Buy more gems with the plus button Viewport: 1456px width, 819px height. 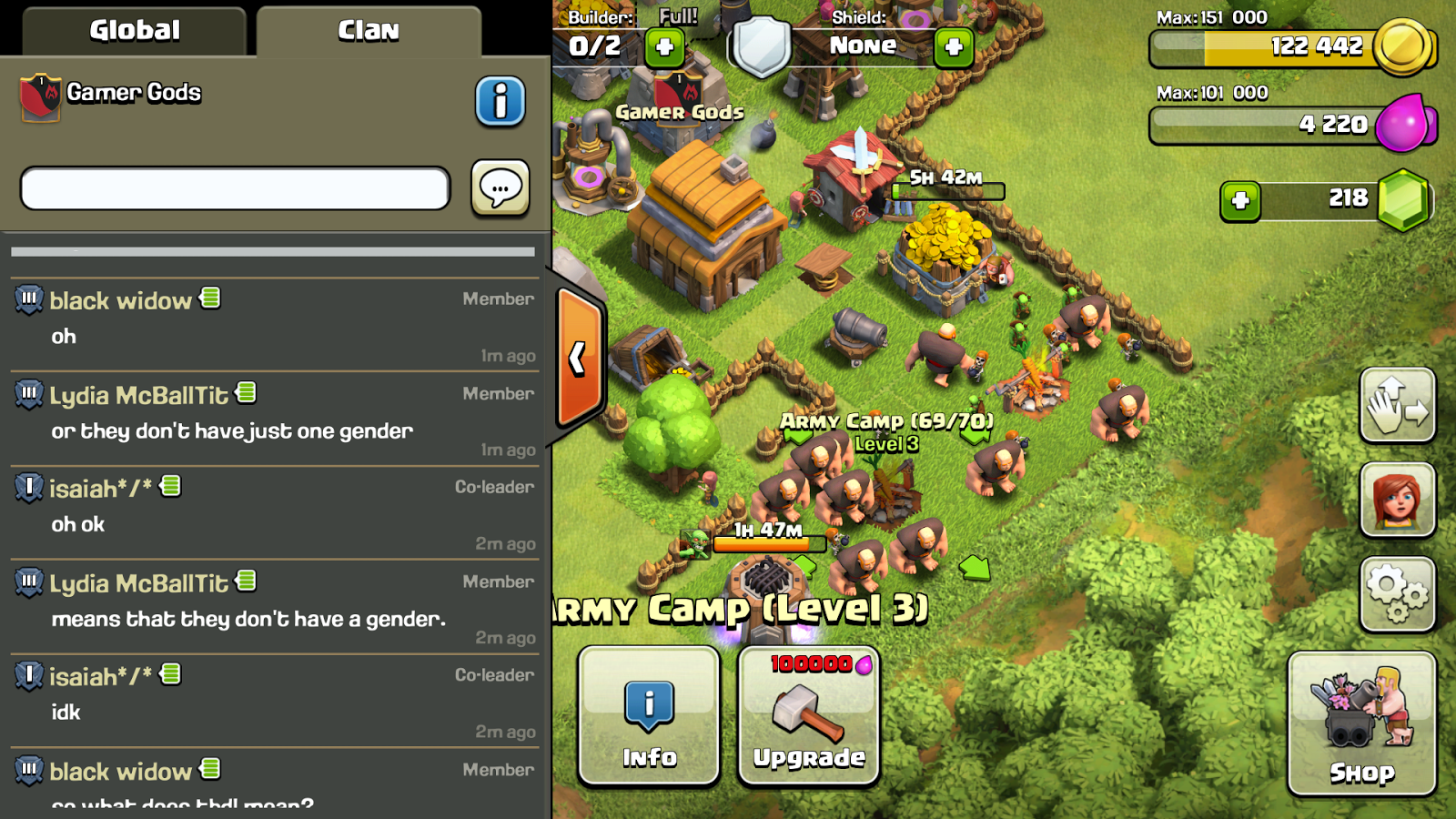1240,200
